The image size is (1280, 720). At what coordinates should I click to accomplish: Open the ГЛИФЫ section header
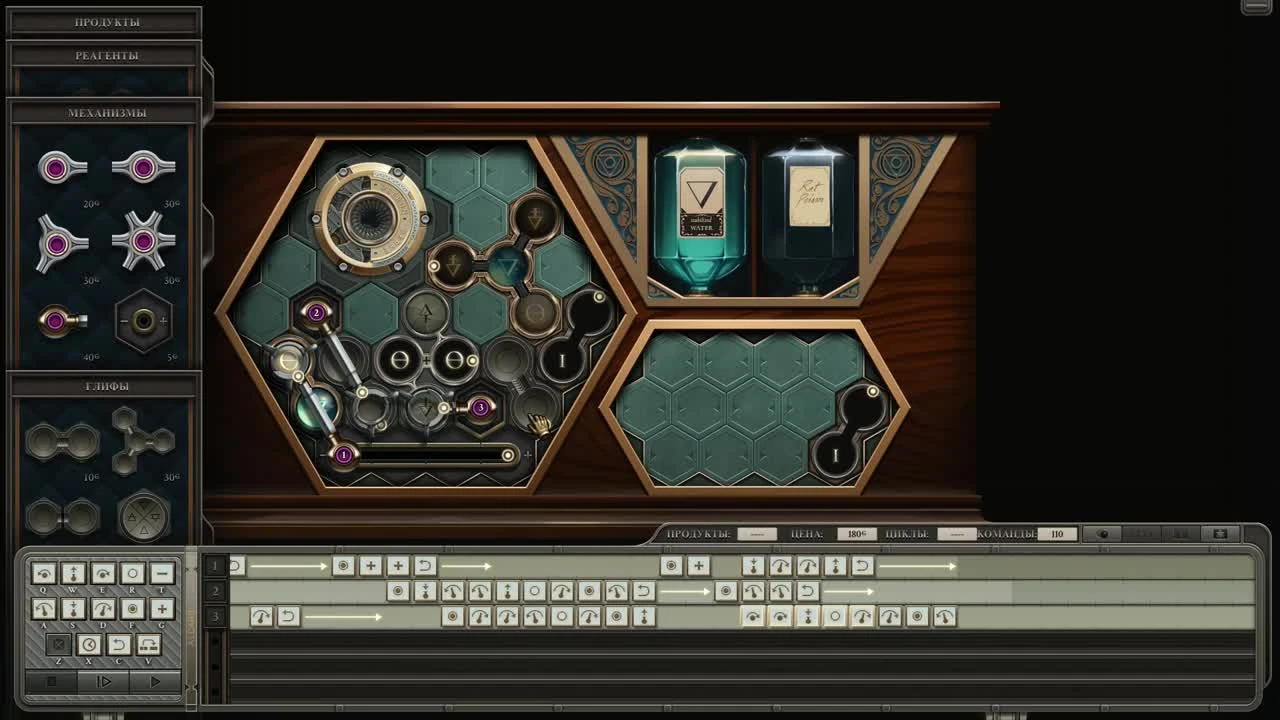104,385
